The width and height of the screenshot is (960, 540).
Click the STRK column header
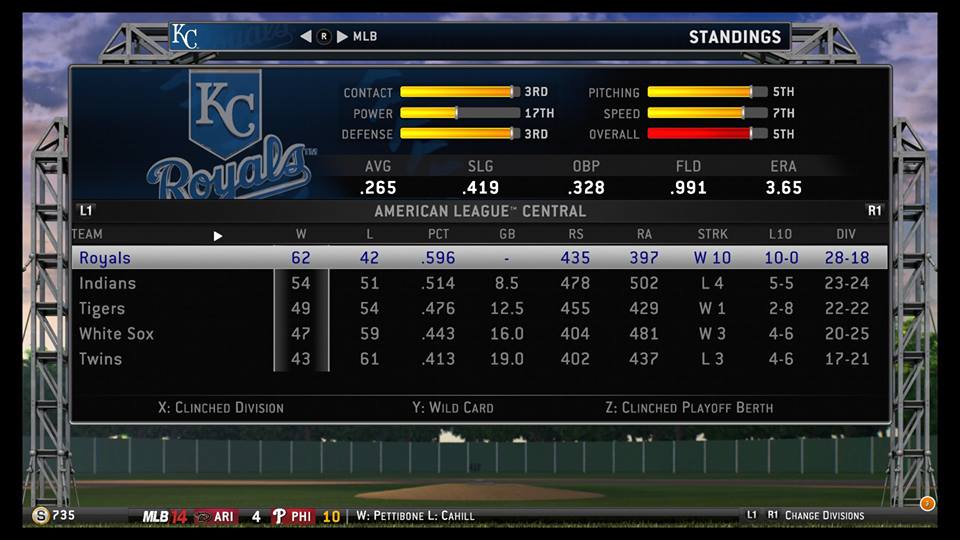pos(712,235)
